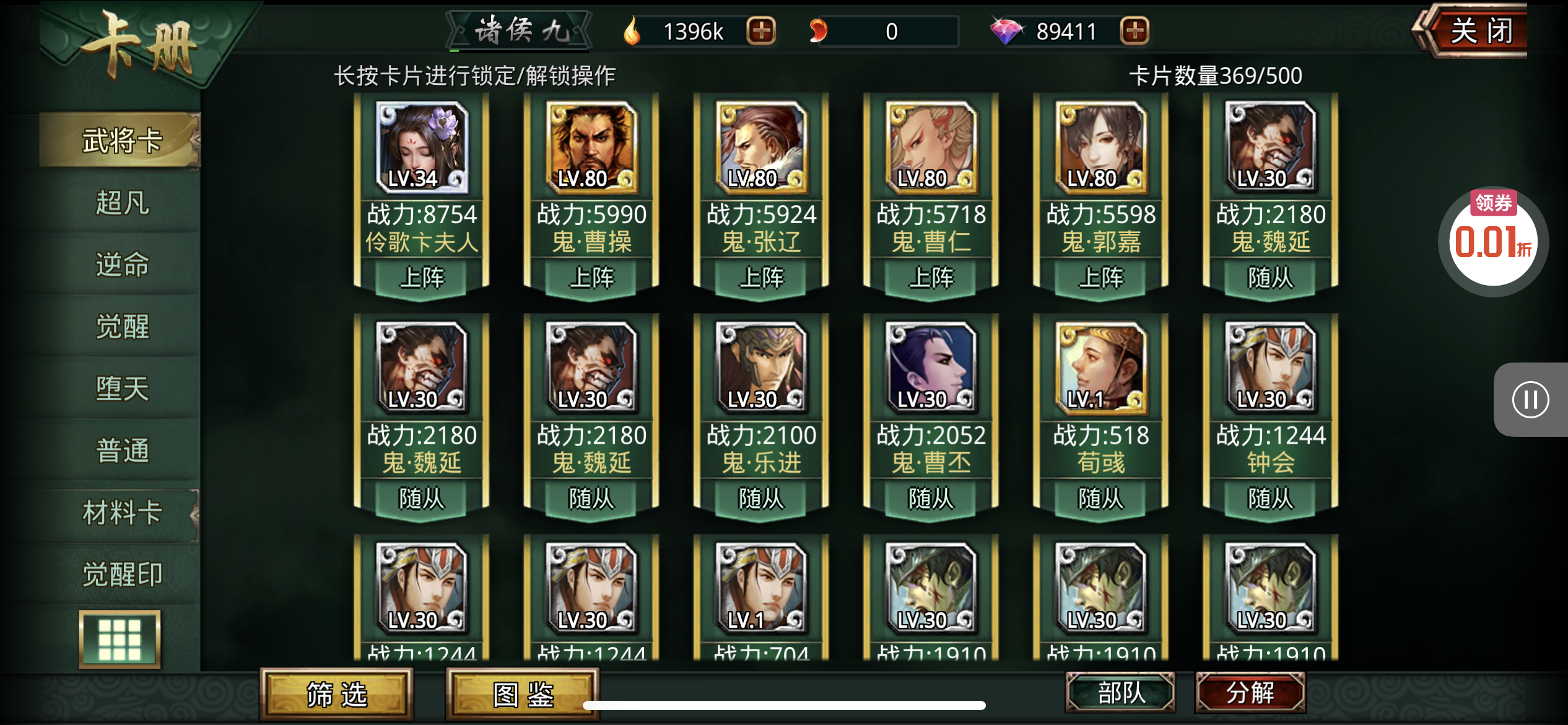1568x725 pixels.
Task: Open the 部队 troop screen
Action: coord(1120,692)
